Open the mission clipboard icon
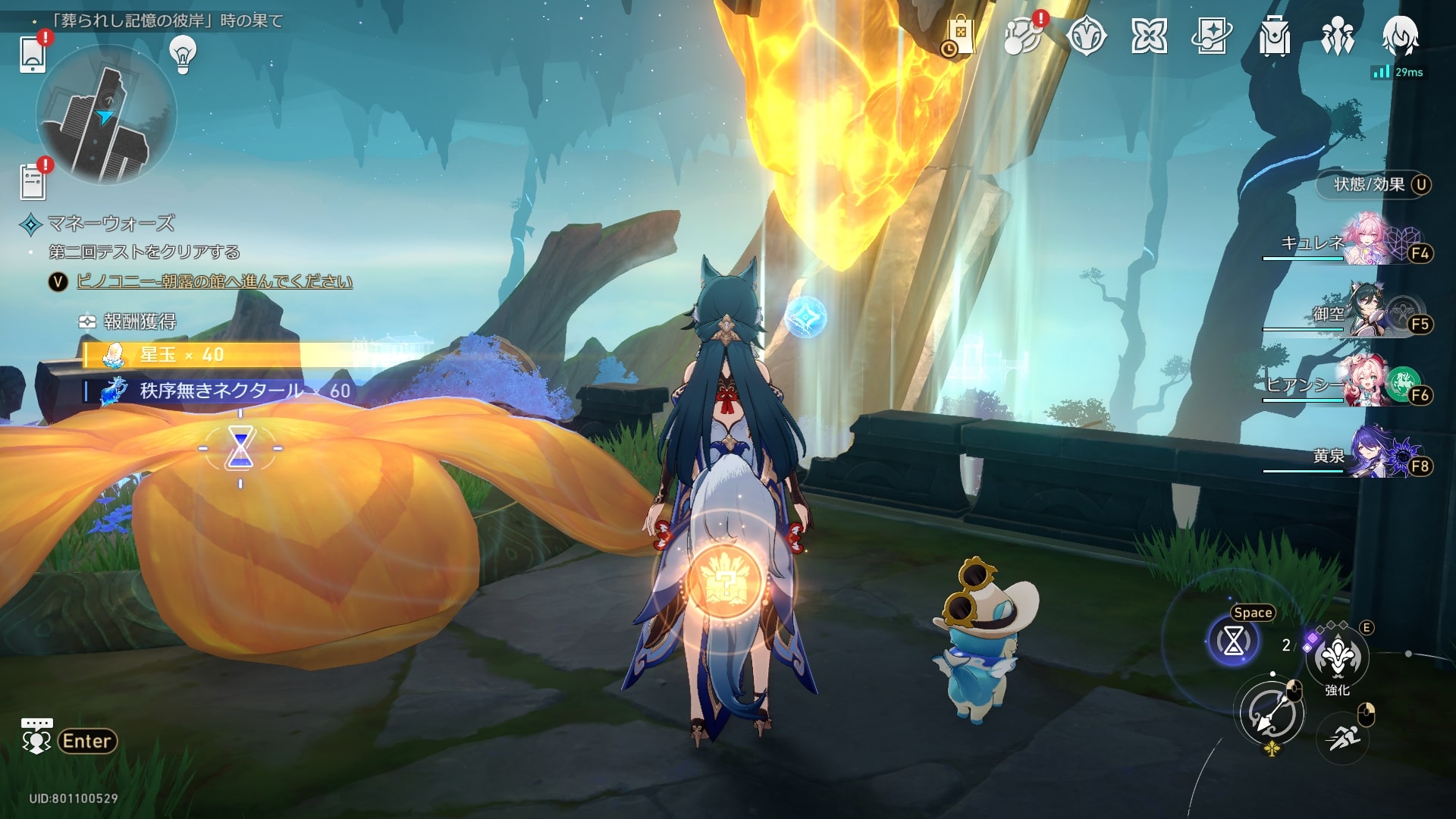This screenshot has width=1456, height=819. 33,182
